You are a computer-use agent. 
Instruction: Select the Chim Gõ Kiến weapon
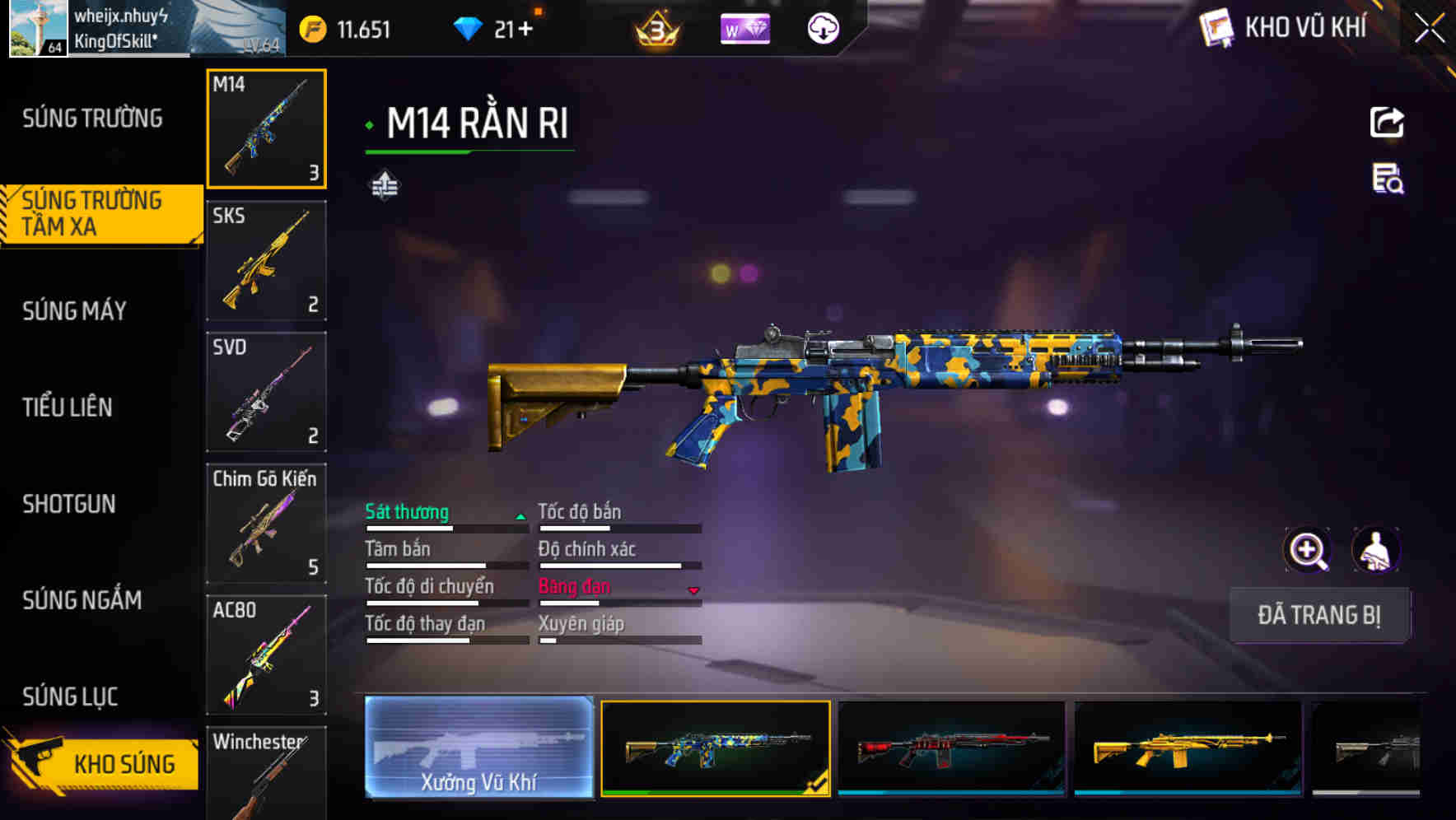point(266,524)
